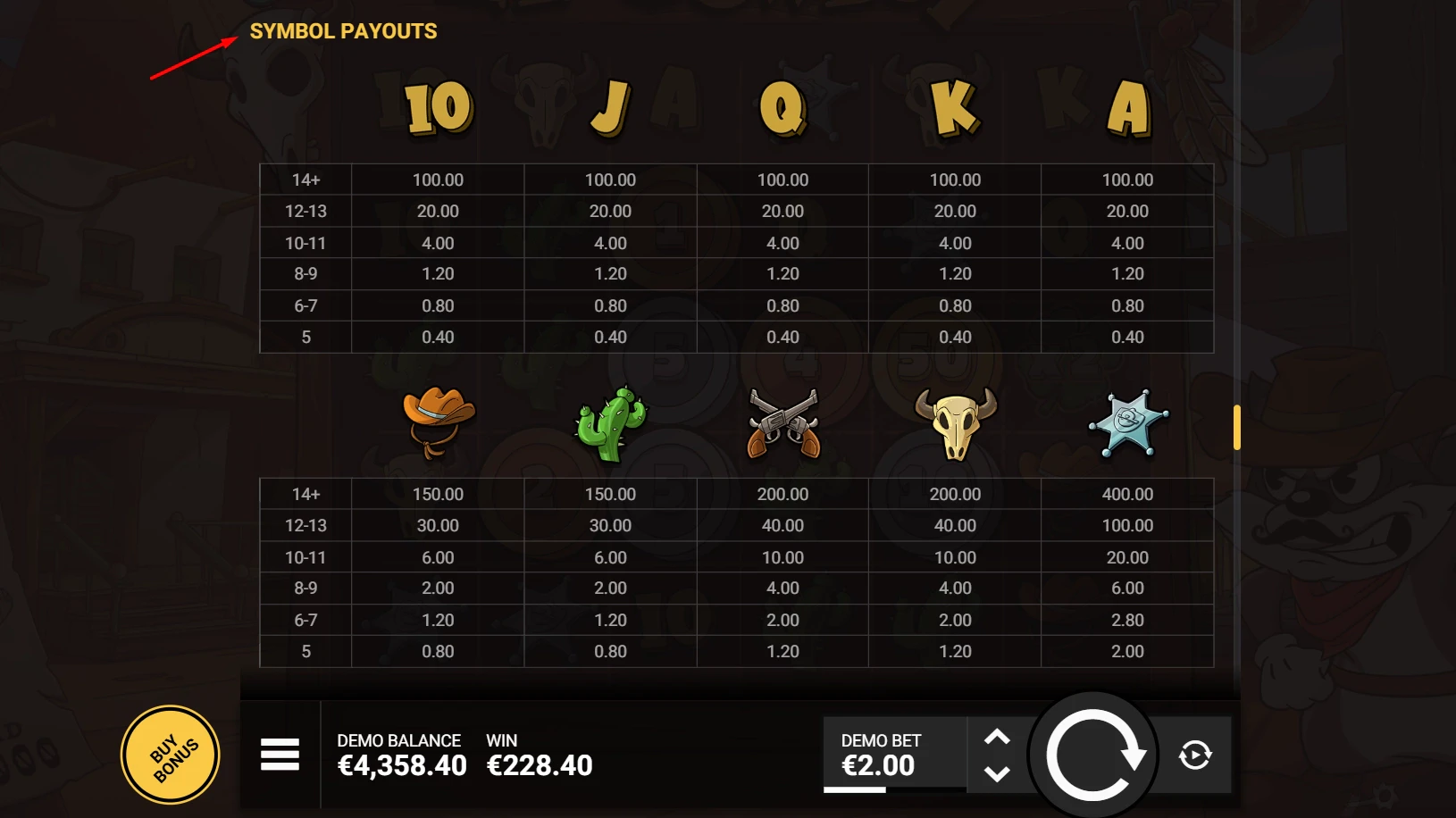Open the autoplay settings icon
The image size is (1456, 818).
(x=1197, y=755)
